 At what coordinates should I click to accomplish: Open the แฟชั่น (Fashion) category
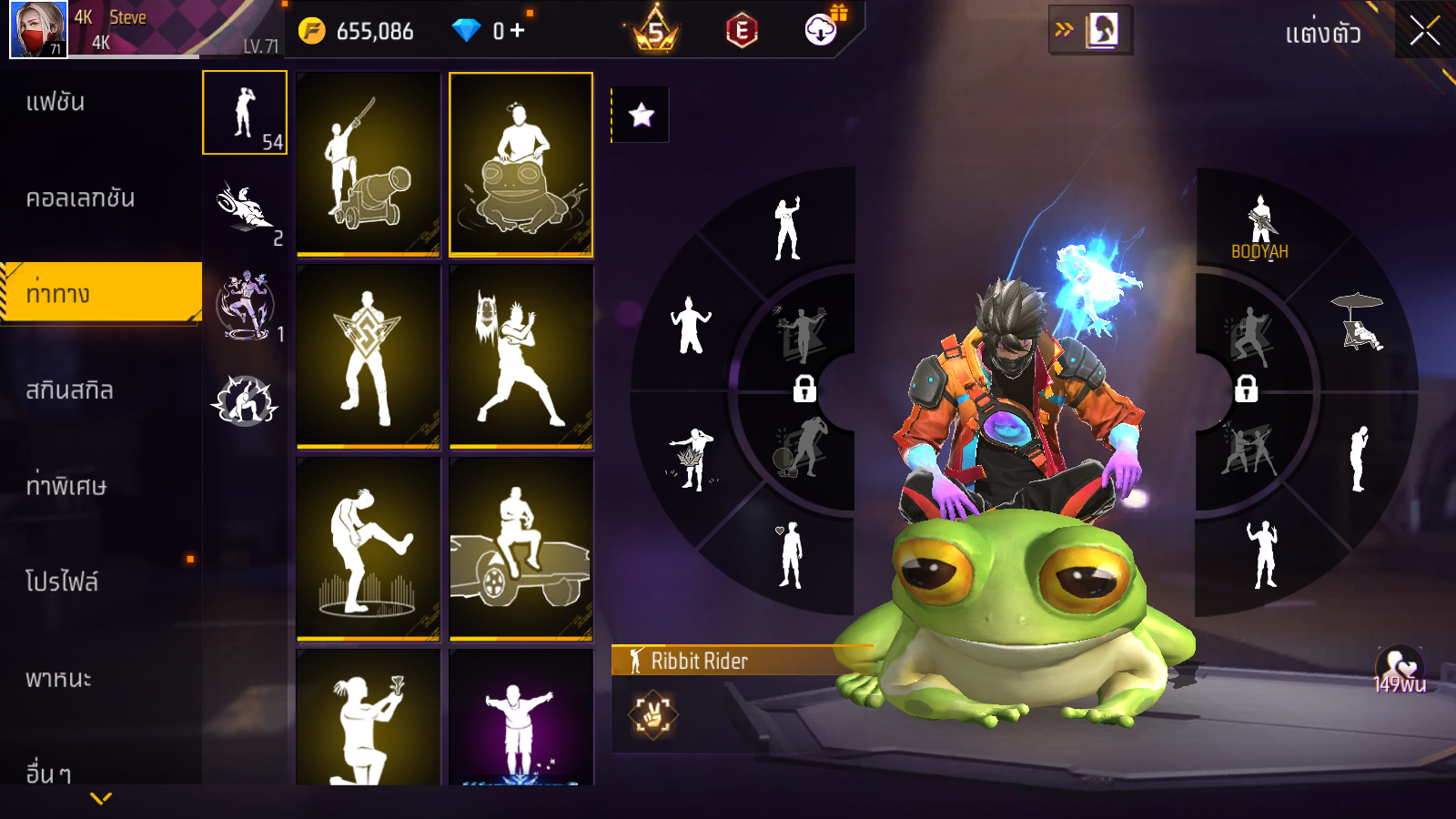pyautogui.click(x=56, y=102)
